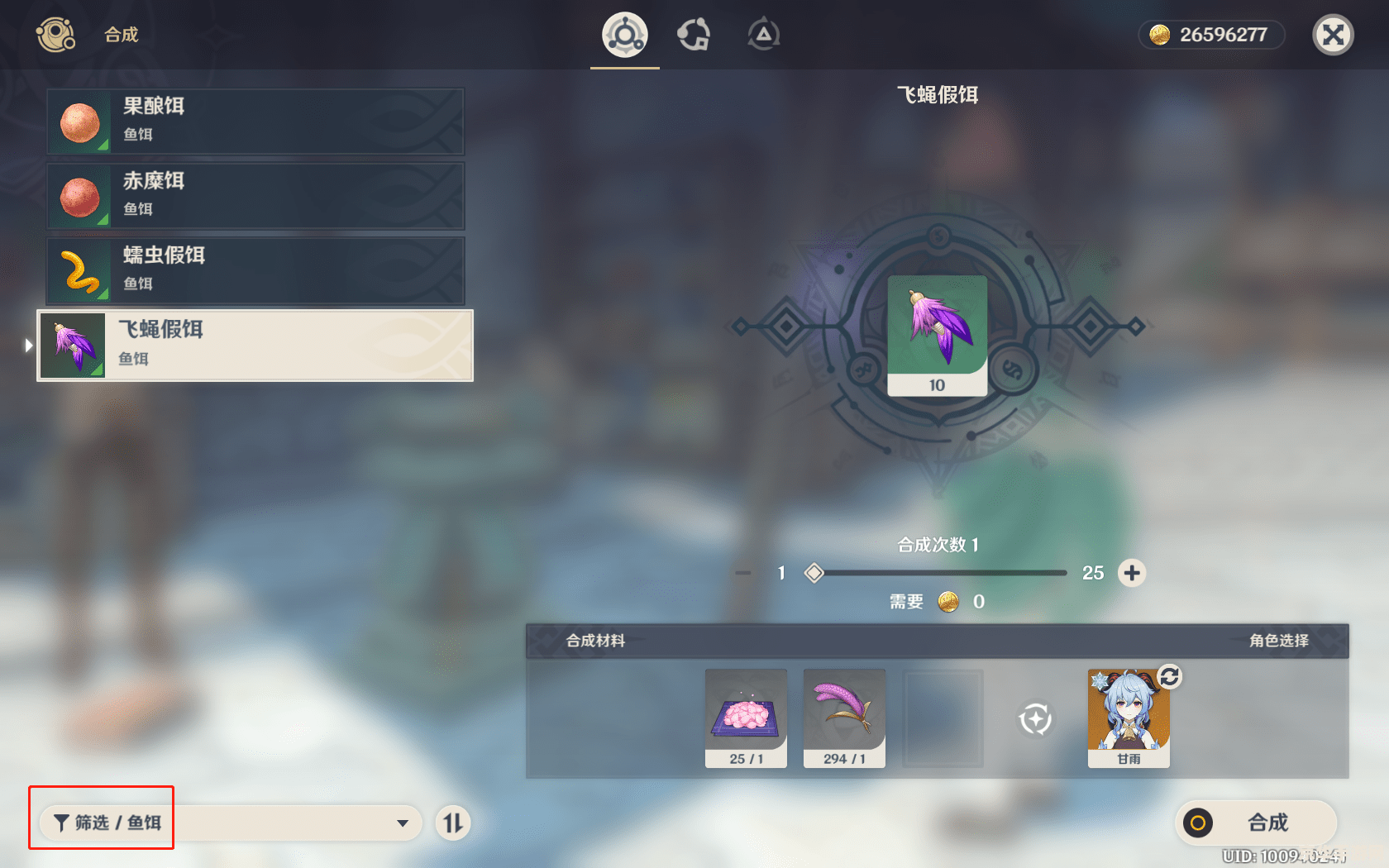Image resolution: width=1389 pixels, height=868 pixels.
Task: Select the 飞蝇假饵 recipe row
Action: [x=255, y=346]
